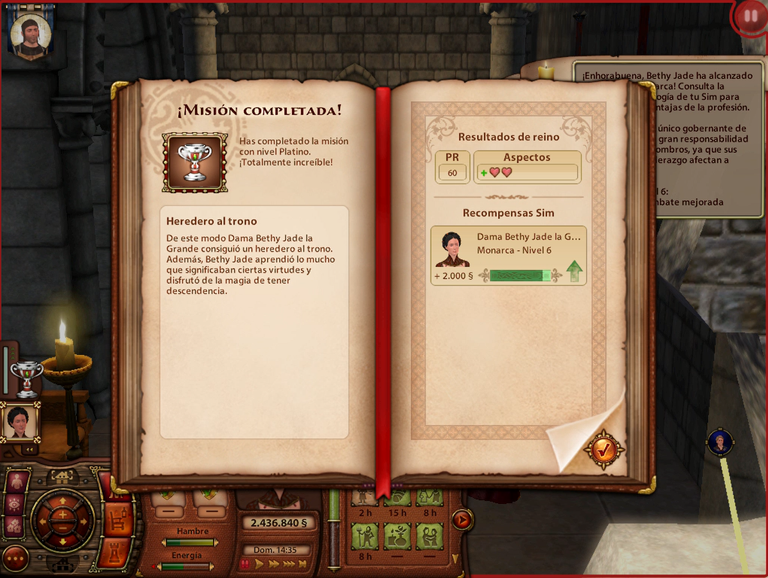
Task: Select the monarch portrait at top left
Action: [30, 33]
